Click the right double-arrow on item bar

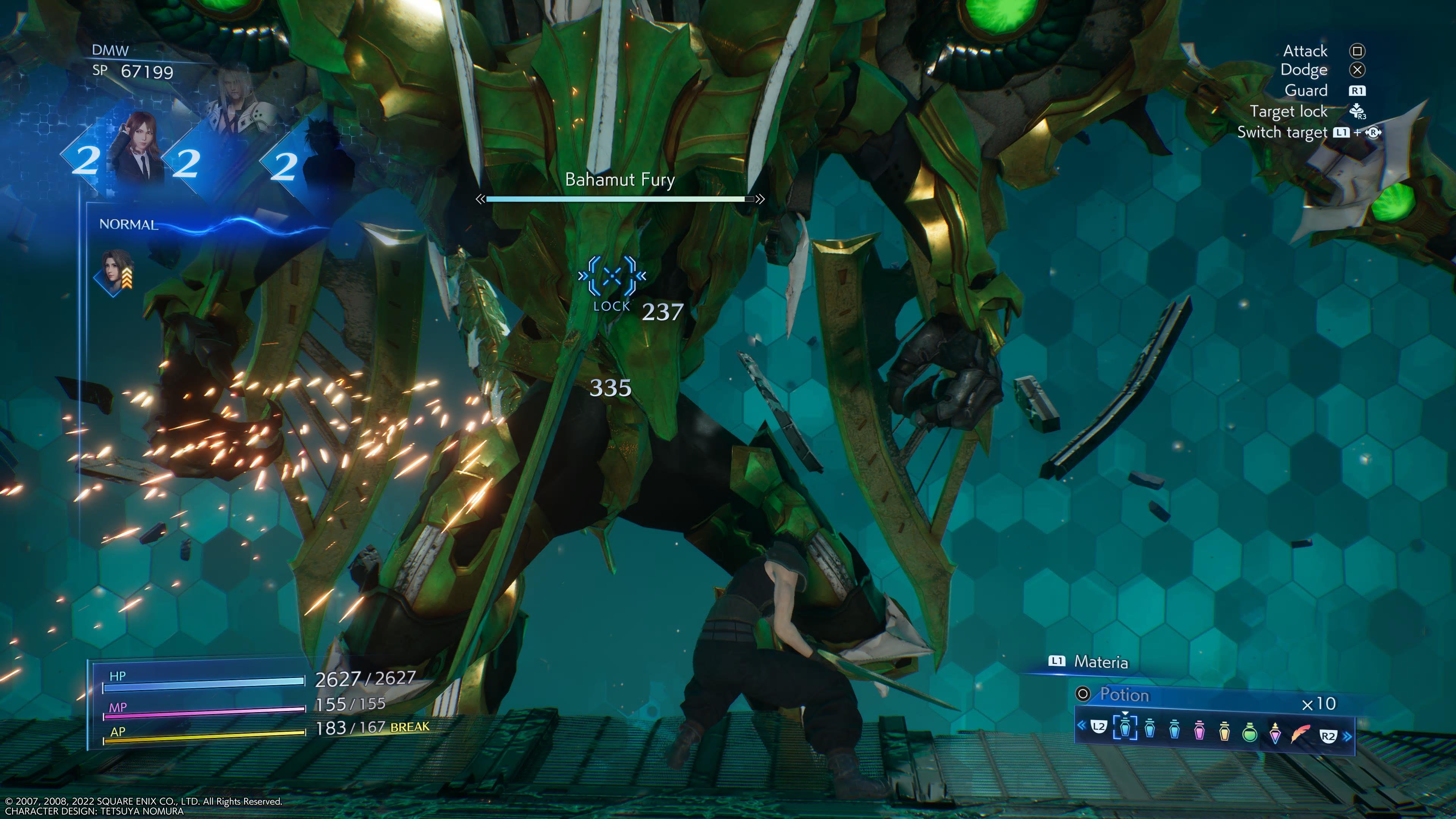click(x=1348, y=736)
